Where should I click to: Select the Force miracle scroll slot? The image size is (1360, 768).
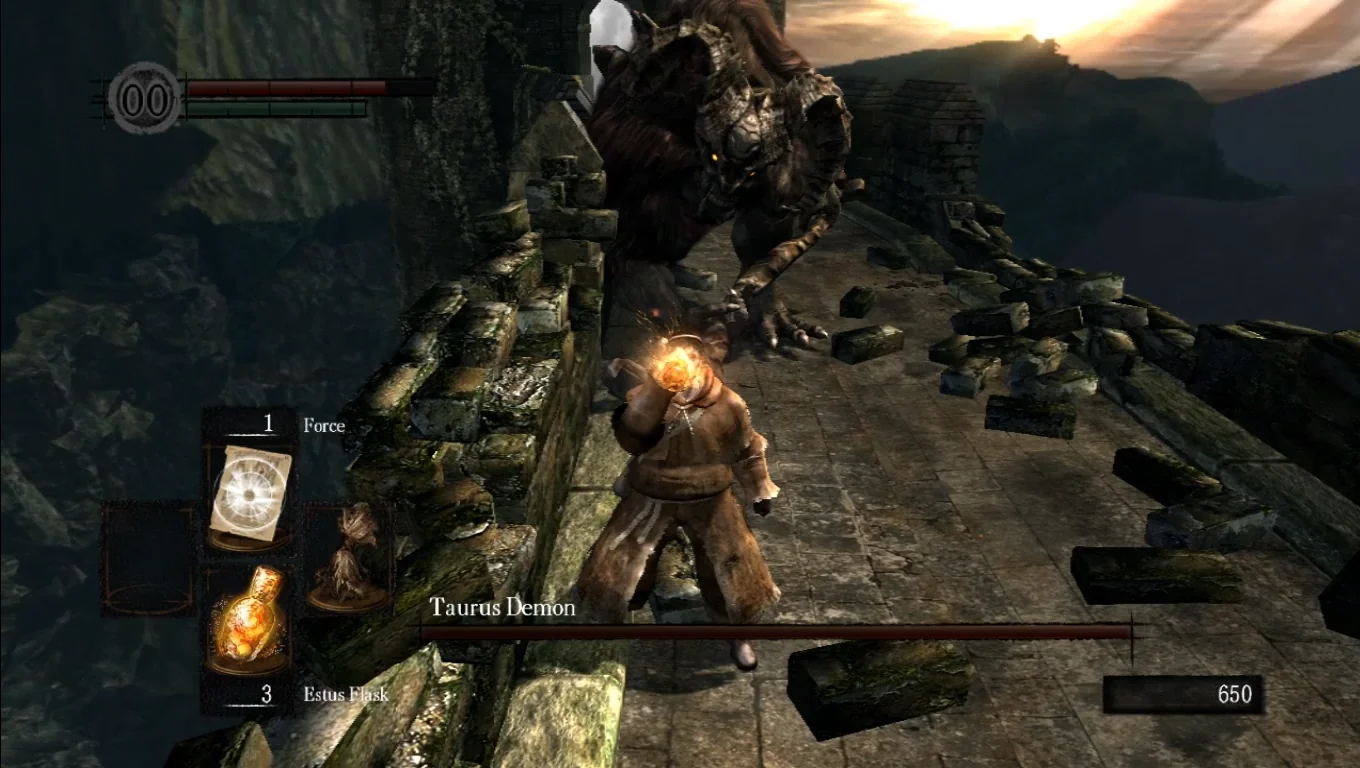pyautogui.click(x=248, y=496)
